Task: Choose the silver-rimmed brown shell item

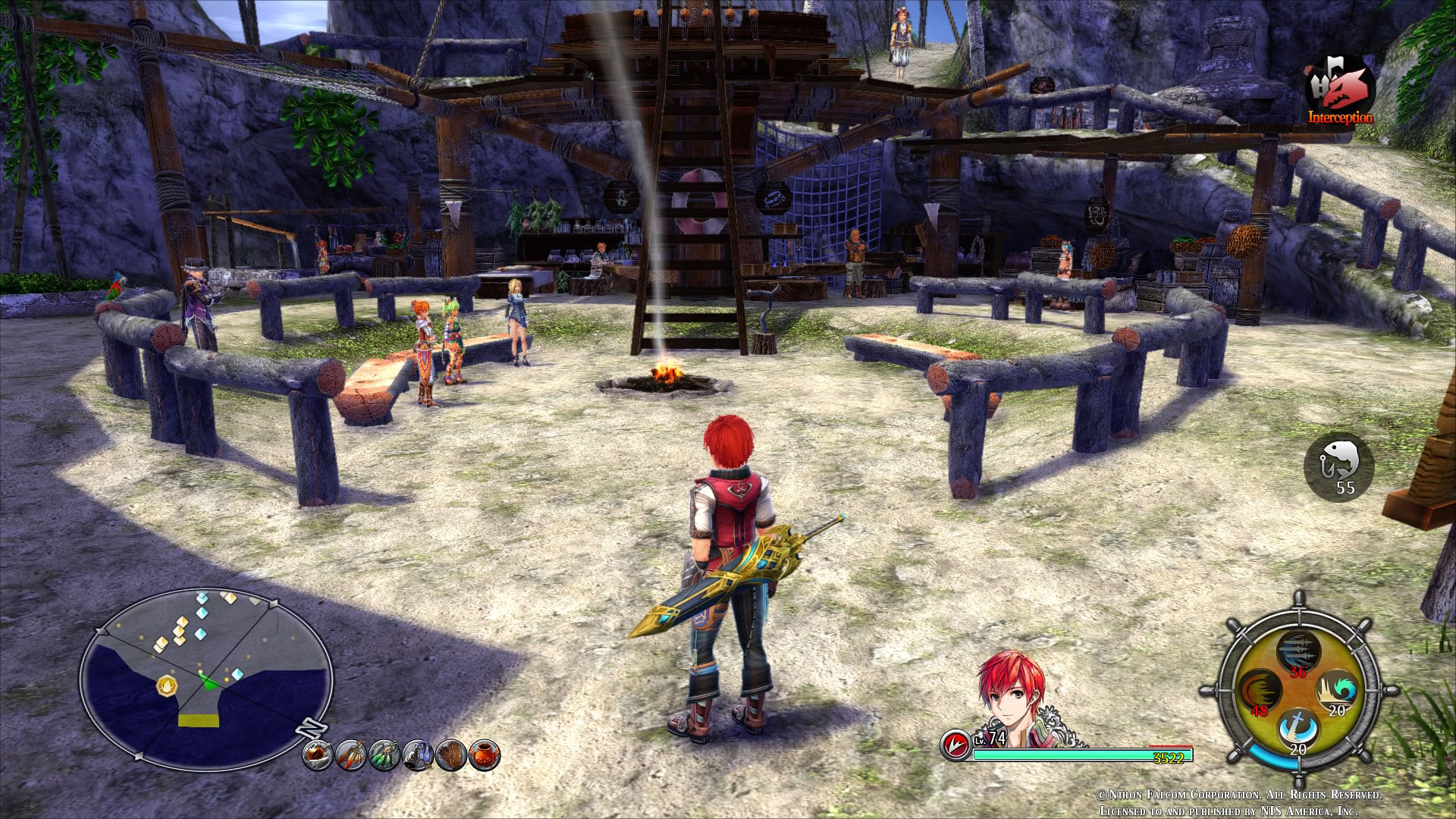Action: click(318, 755)
